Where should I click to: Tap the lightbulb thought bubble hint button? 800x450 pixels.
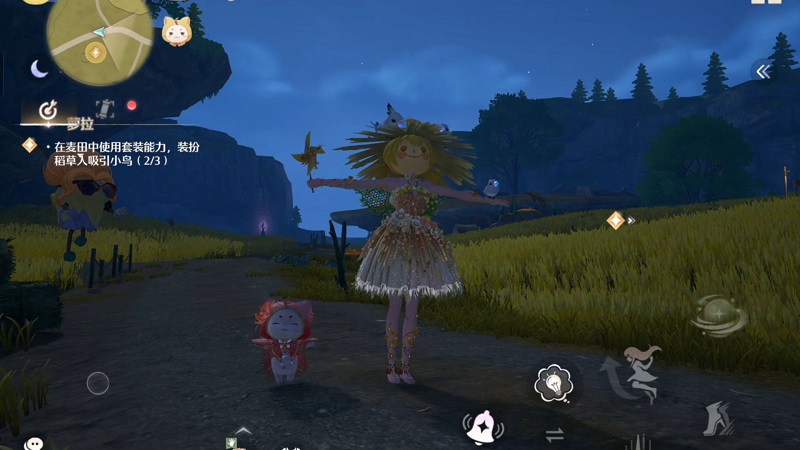(553, 382)
